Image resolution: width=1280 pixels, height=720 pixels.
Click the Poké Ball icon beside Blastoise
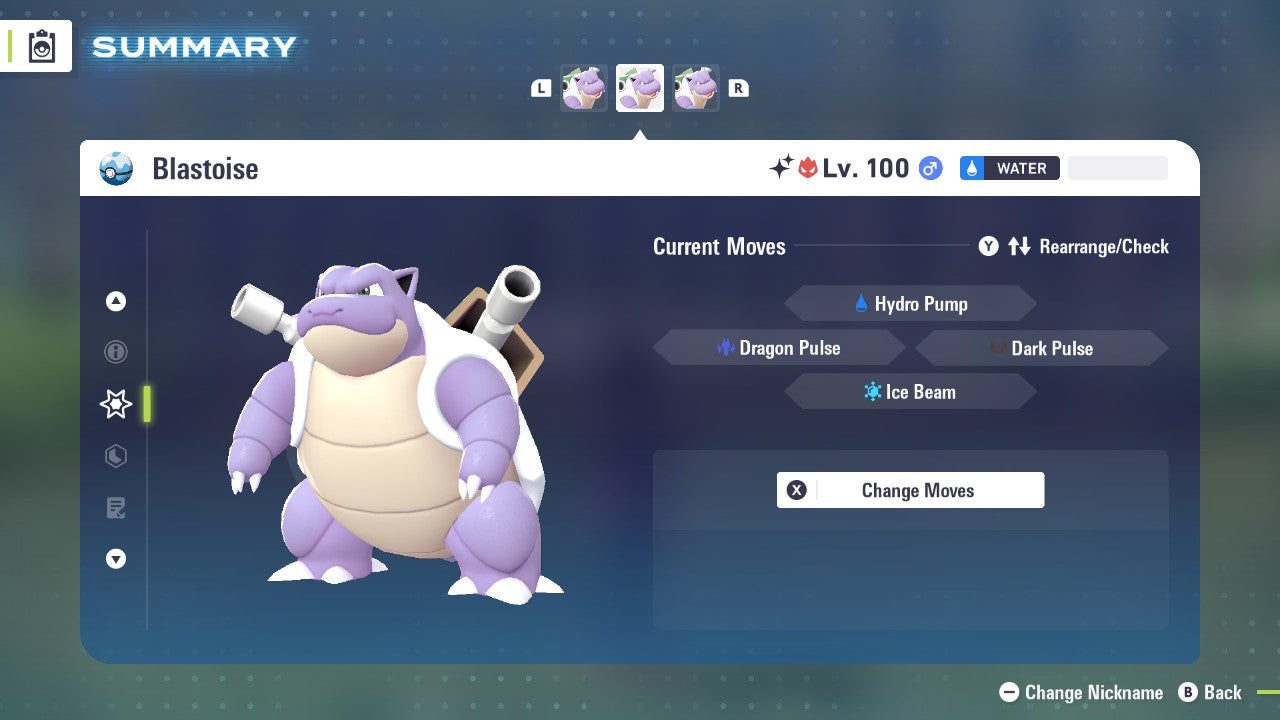point(115,168)
